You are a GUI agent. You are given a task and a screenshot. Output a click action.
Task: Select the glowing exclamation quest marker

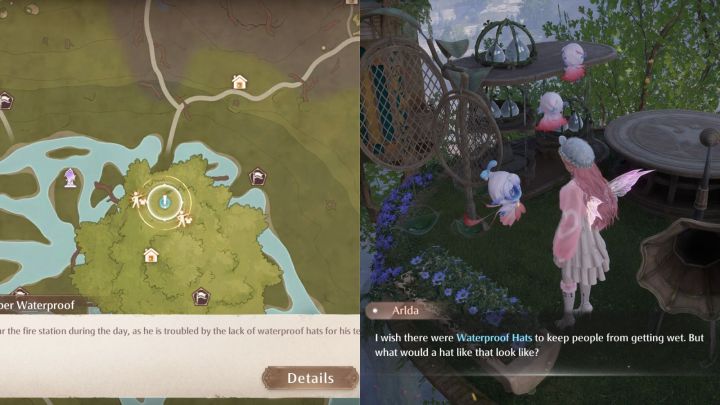pos(165,201)
